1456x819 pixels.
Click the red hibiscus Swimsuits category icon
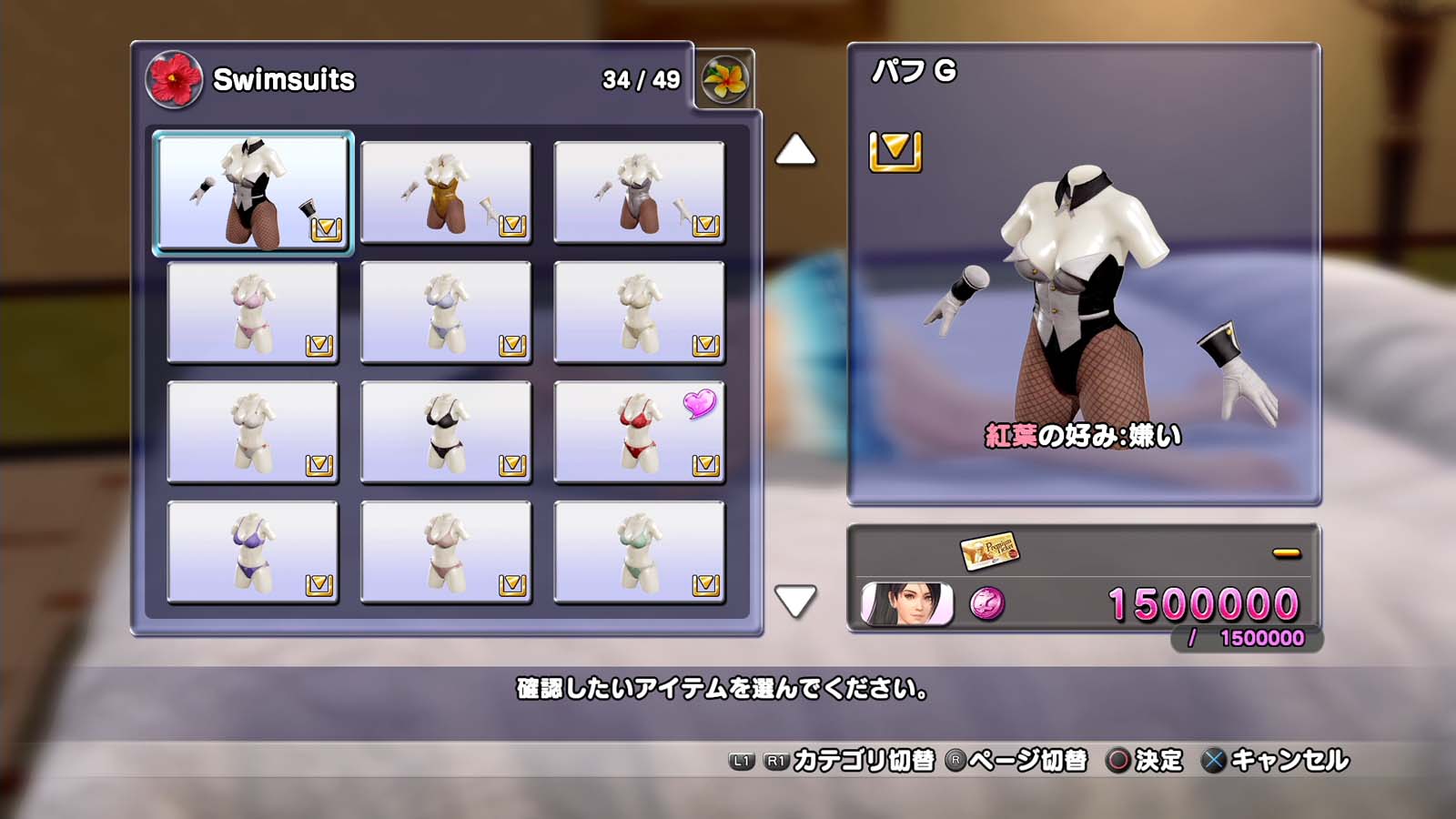click(173, 80)
